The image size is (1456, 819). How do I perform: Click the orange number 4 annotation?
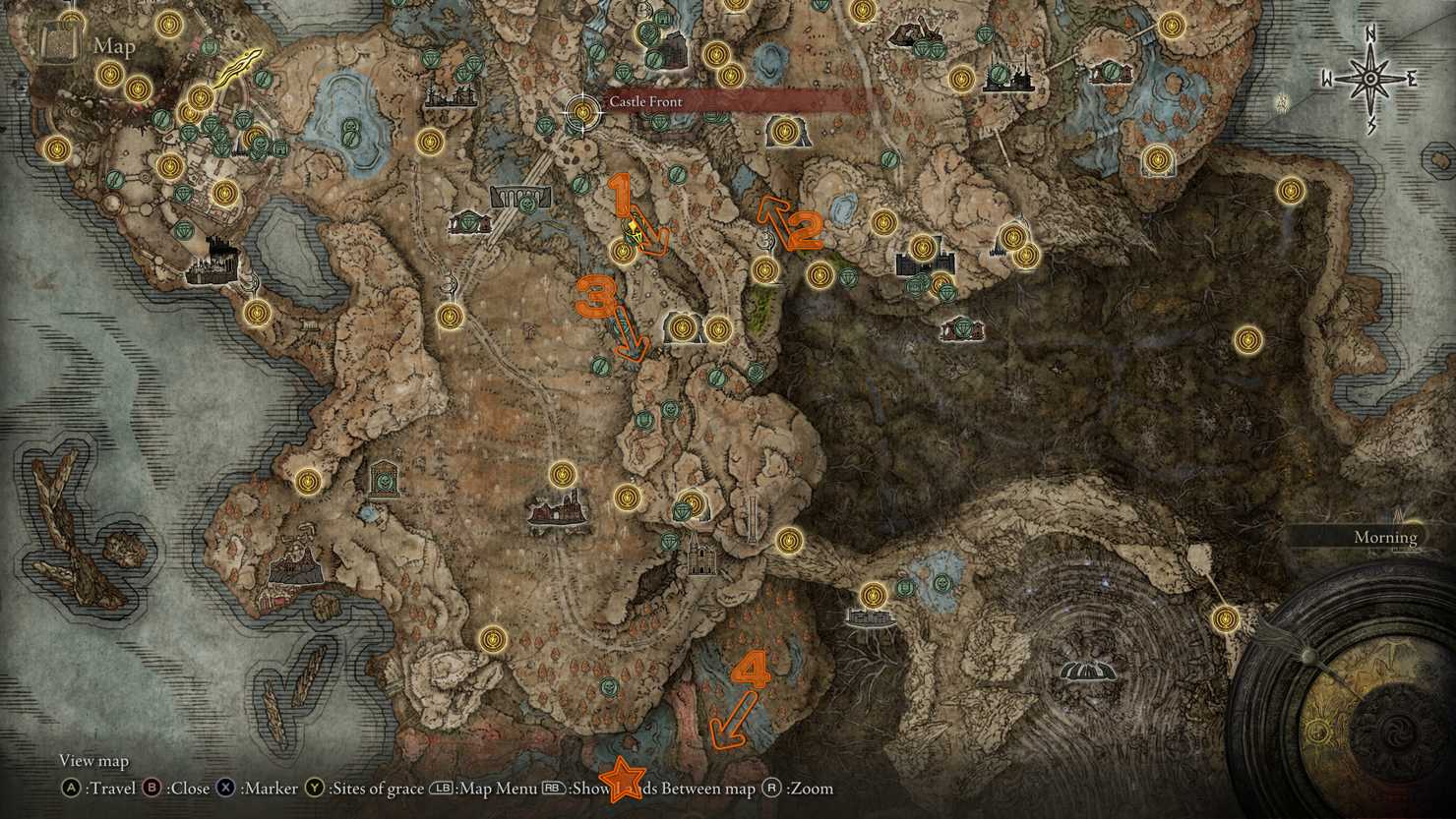pyautogui.click(x=752, y=672)
